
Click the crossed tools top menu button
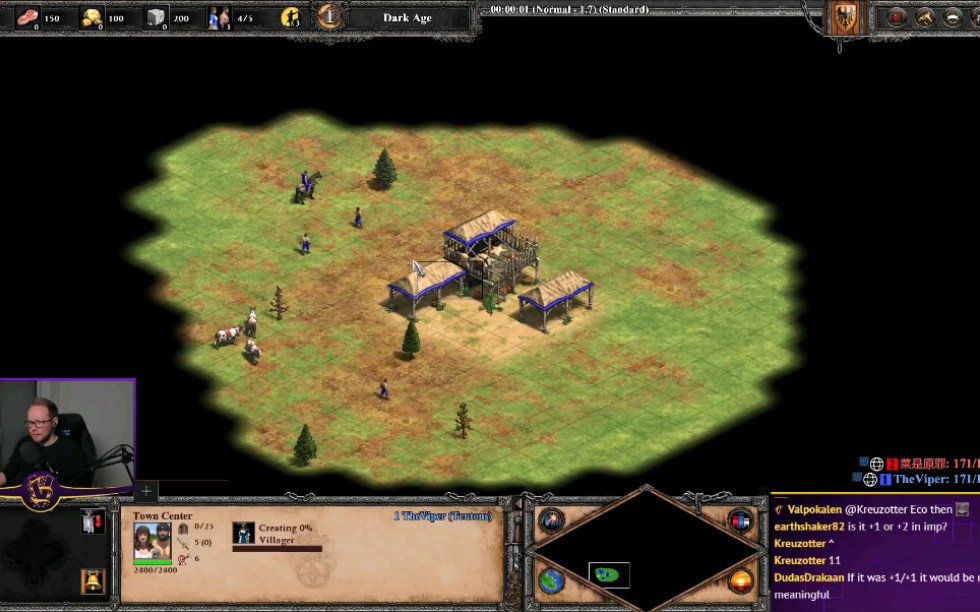pyautogui.click(x=925, y=17)
